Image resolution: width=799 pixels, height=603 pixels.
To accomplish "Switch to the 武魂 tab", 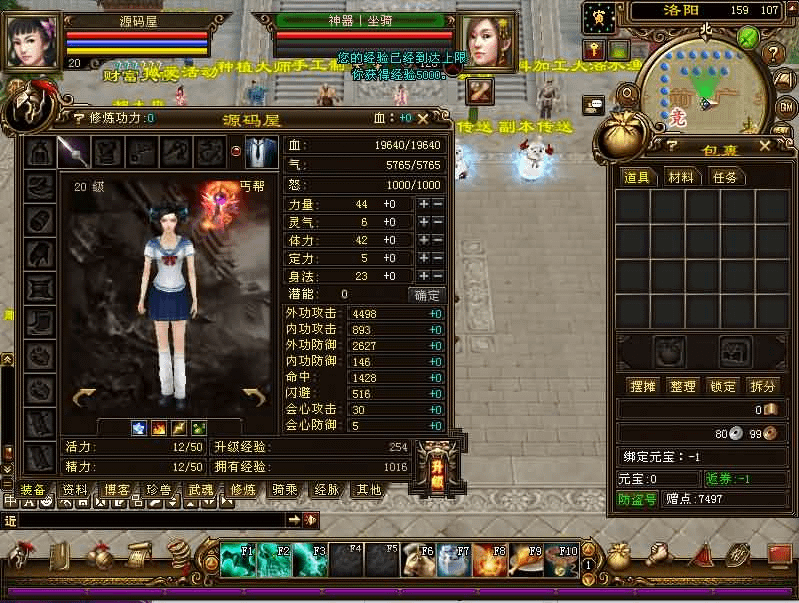I will (200, 490).
